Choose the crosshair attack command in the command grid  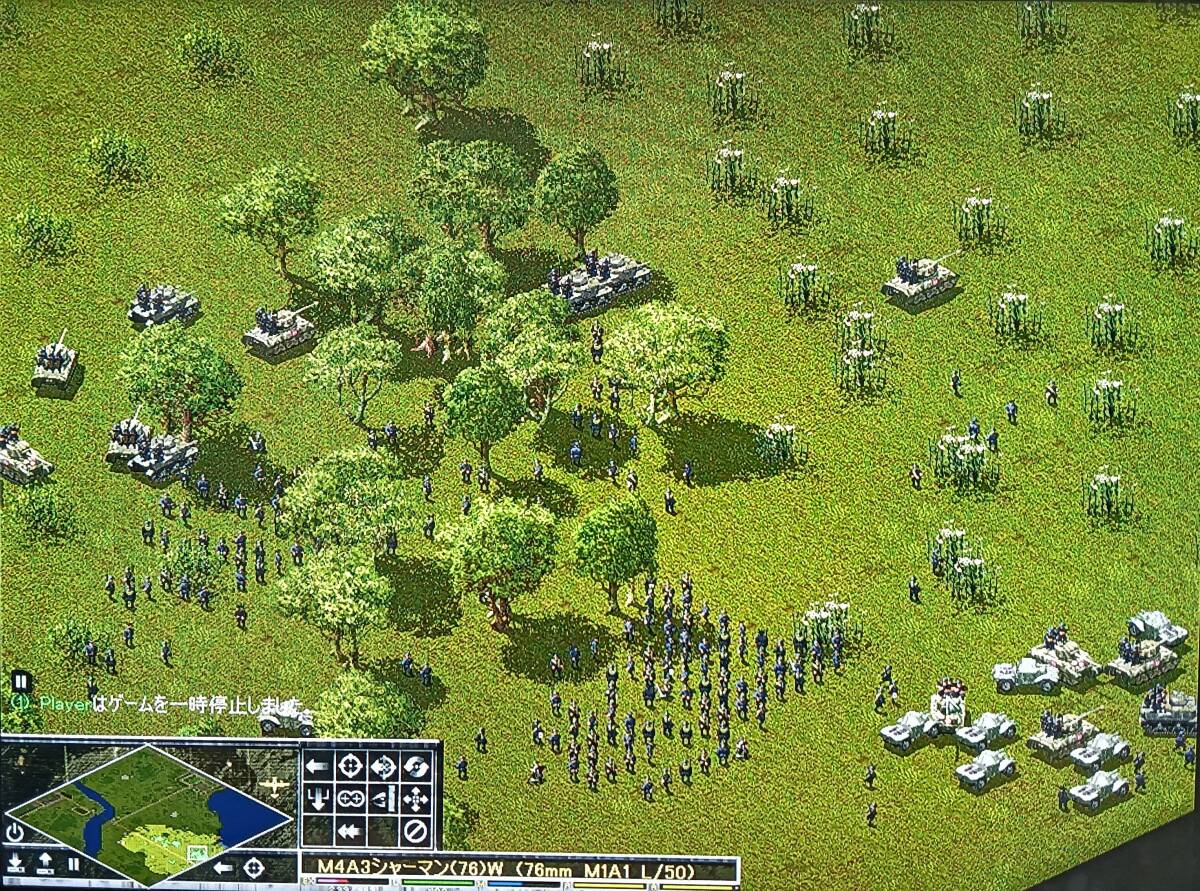350,767
